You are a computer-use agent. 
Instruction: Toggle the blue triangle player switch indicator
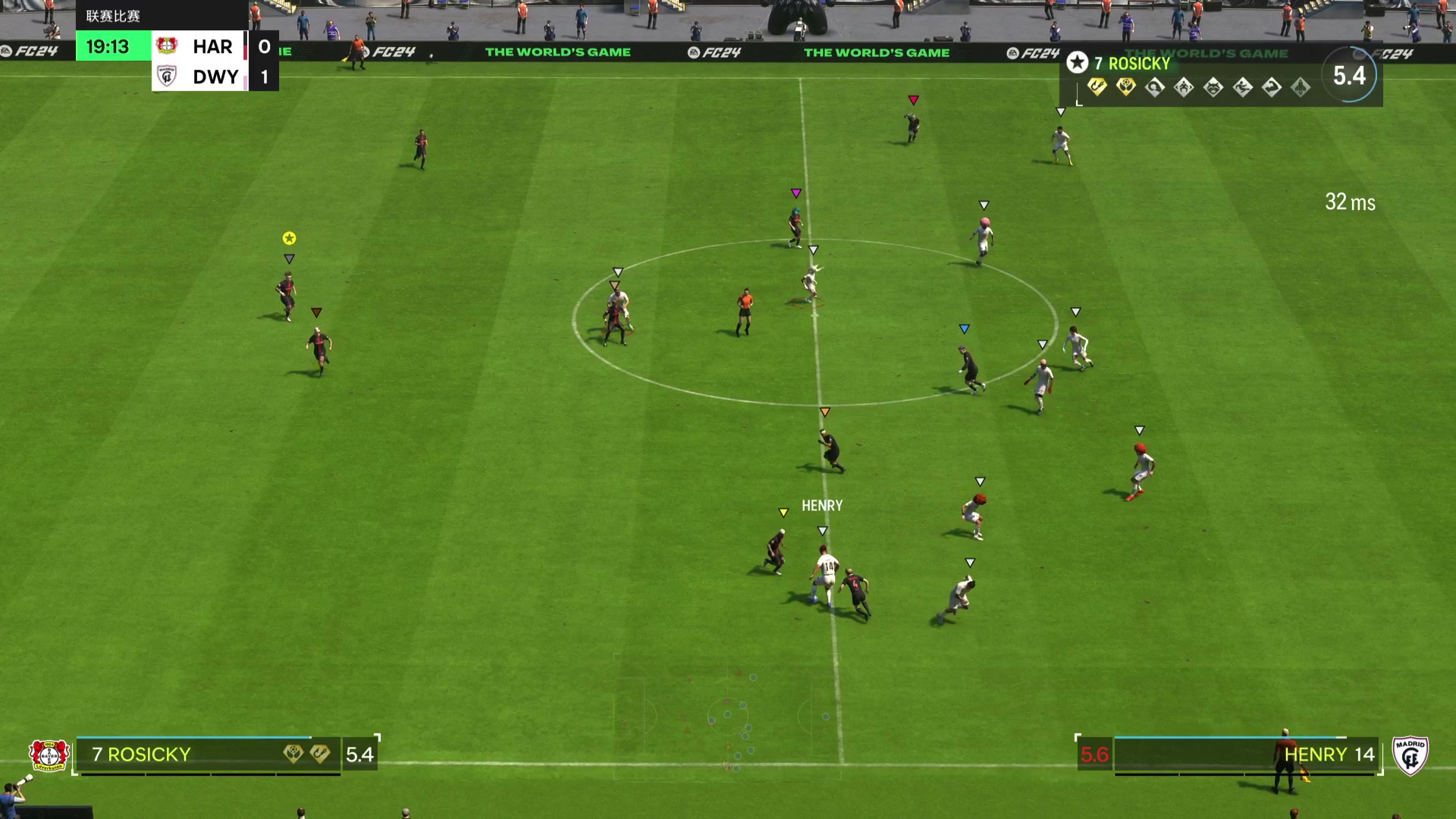tap(964, 328)
